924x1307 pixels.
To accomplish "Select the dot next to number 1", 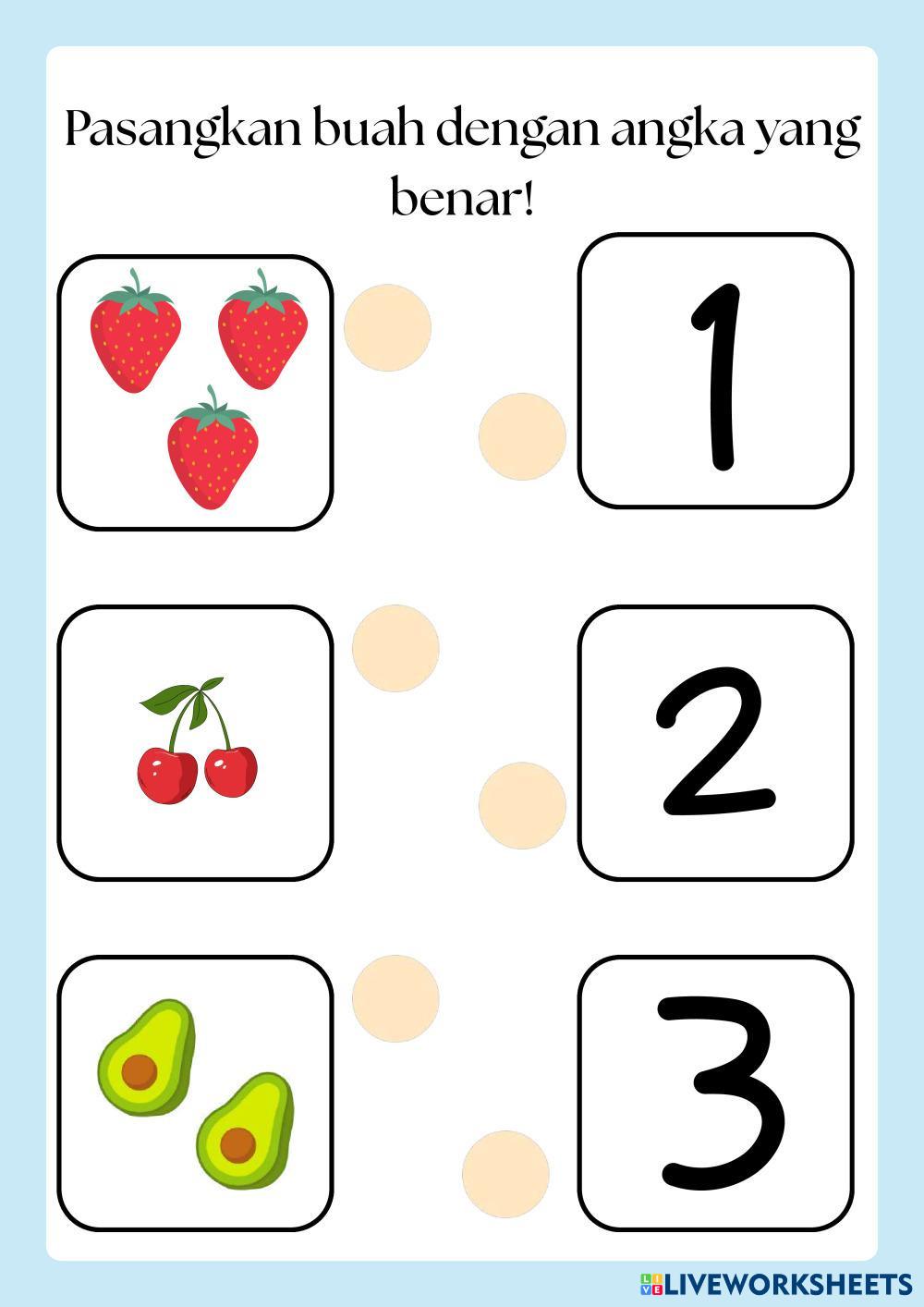I will tap(522, 436).
